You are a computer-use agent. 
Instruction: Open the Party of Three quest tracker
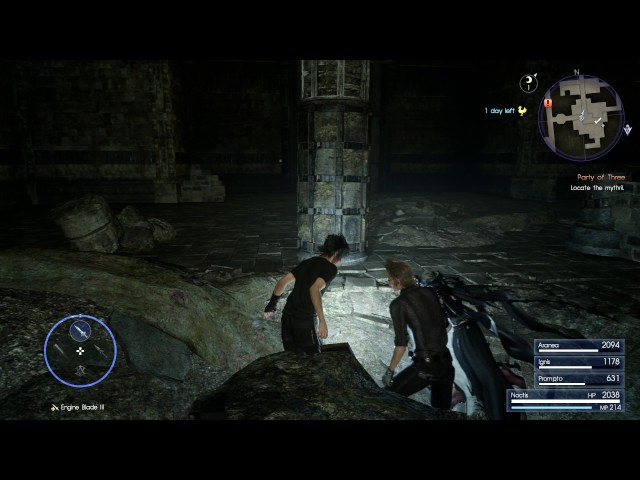coord(600,177)
